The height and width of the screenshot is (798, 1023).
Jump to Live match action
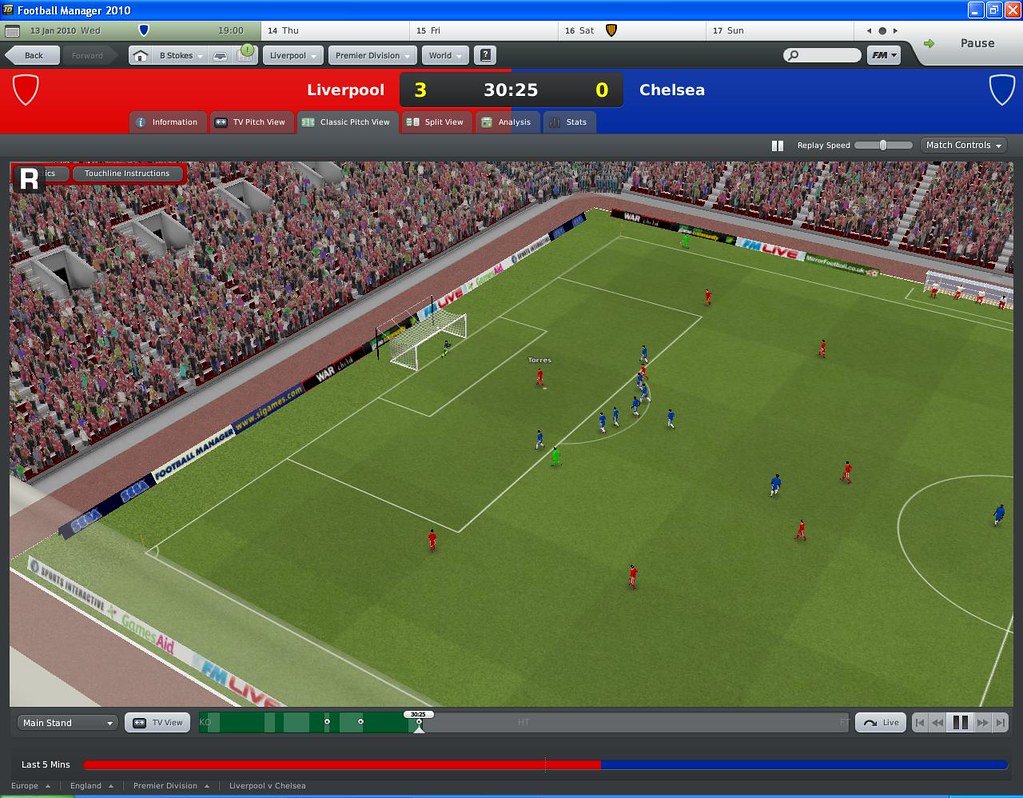click(881, 723)
